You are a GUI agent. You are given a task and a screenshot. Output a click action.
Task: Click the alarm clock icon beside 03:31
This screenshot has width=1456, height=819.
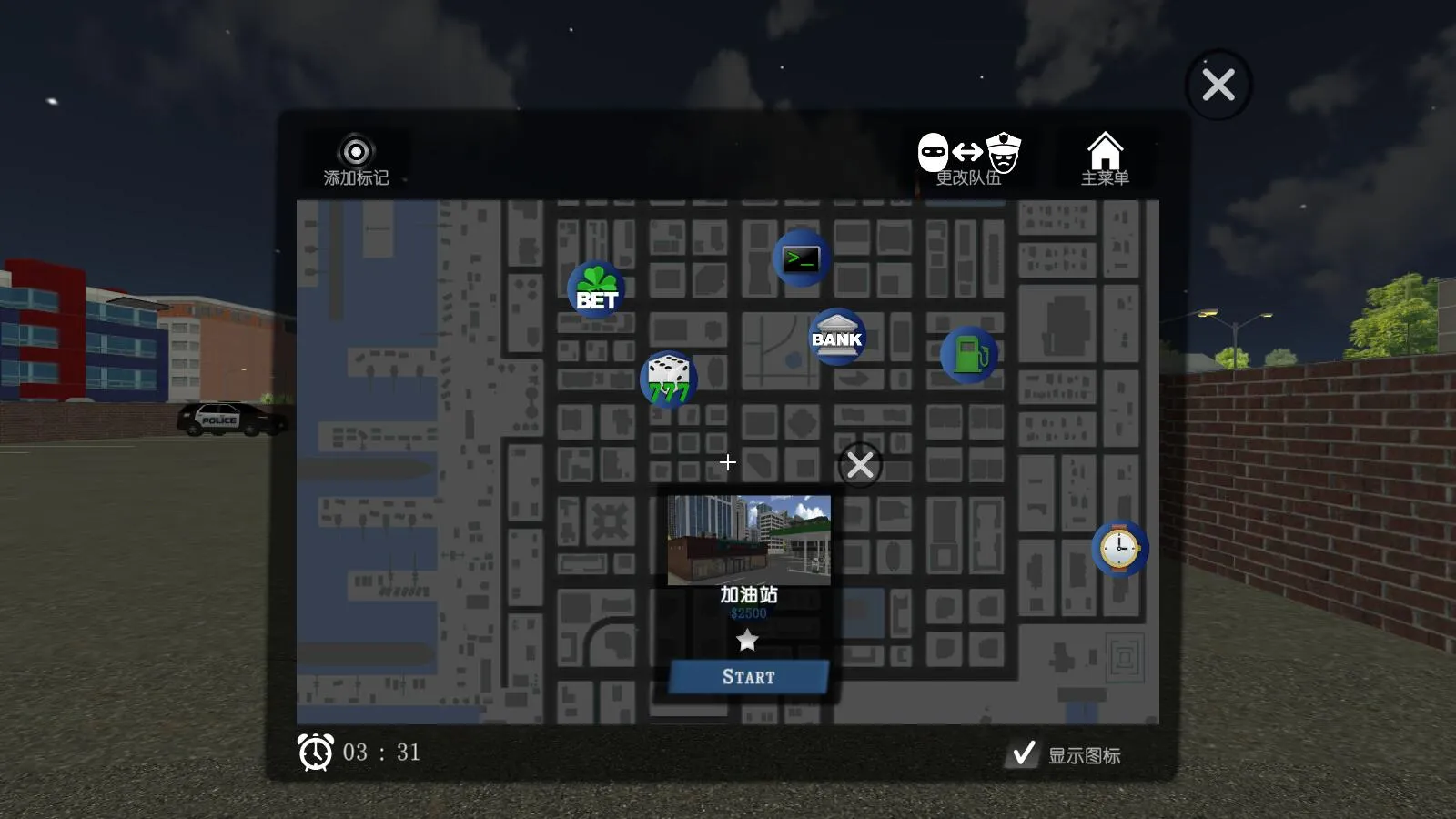314,752
